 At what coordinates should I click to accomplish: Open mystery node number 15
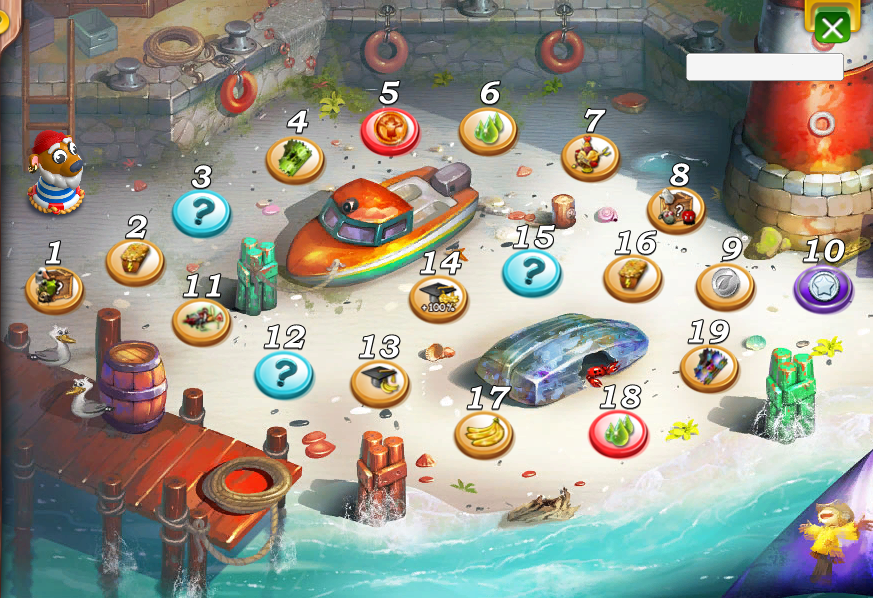point(532,272)
